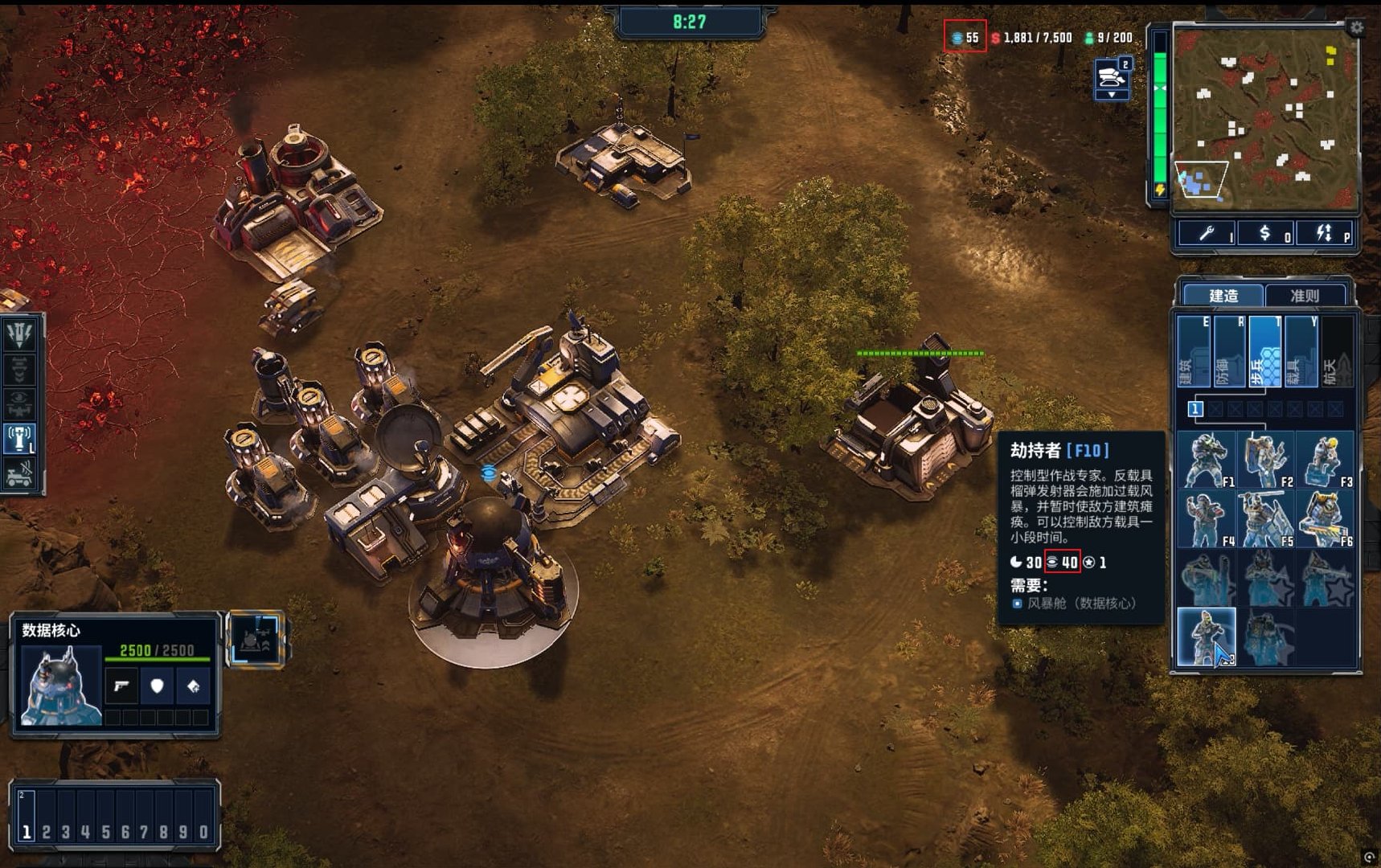This screenshot has height=868, width=1381.
Task: Choose the 防御 defense category
Action: pos(1229,351)
